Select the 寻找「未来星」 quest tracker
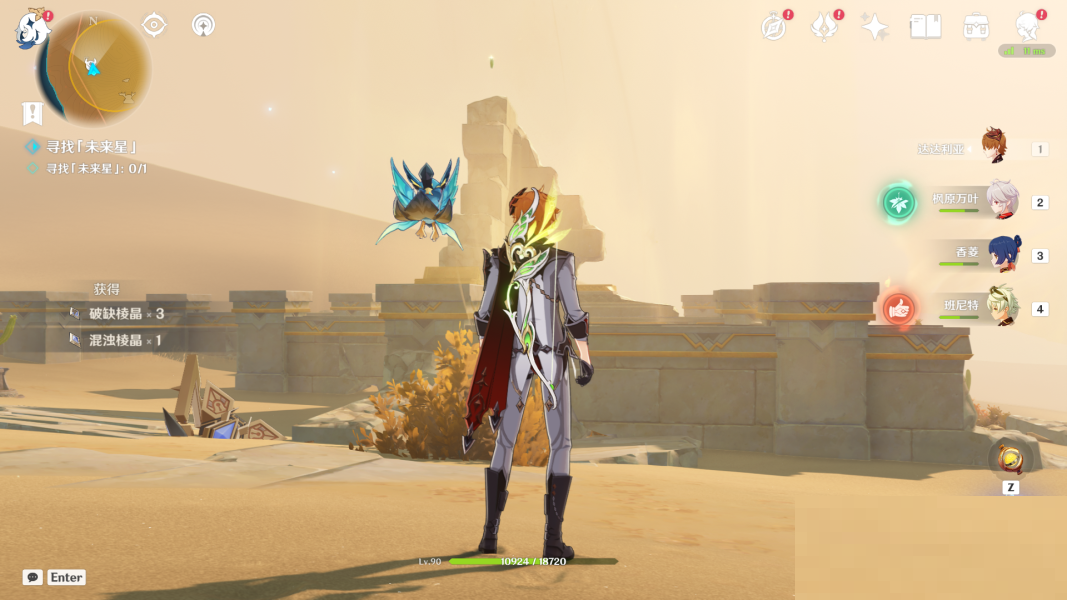The image size is (1067, 600). 90,147
